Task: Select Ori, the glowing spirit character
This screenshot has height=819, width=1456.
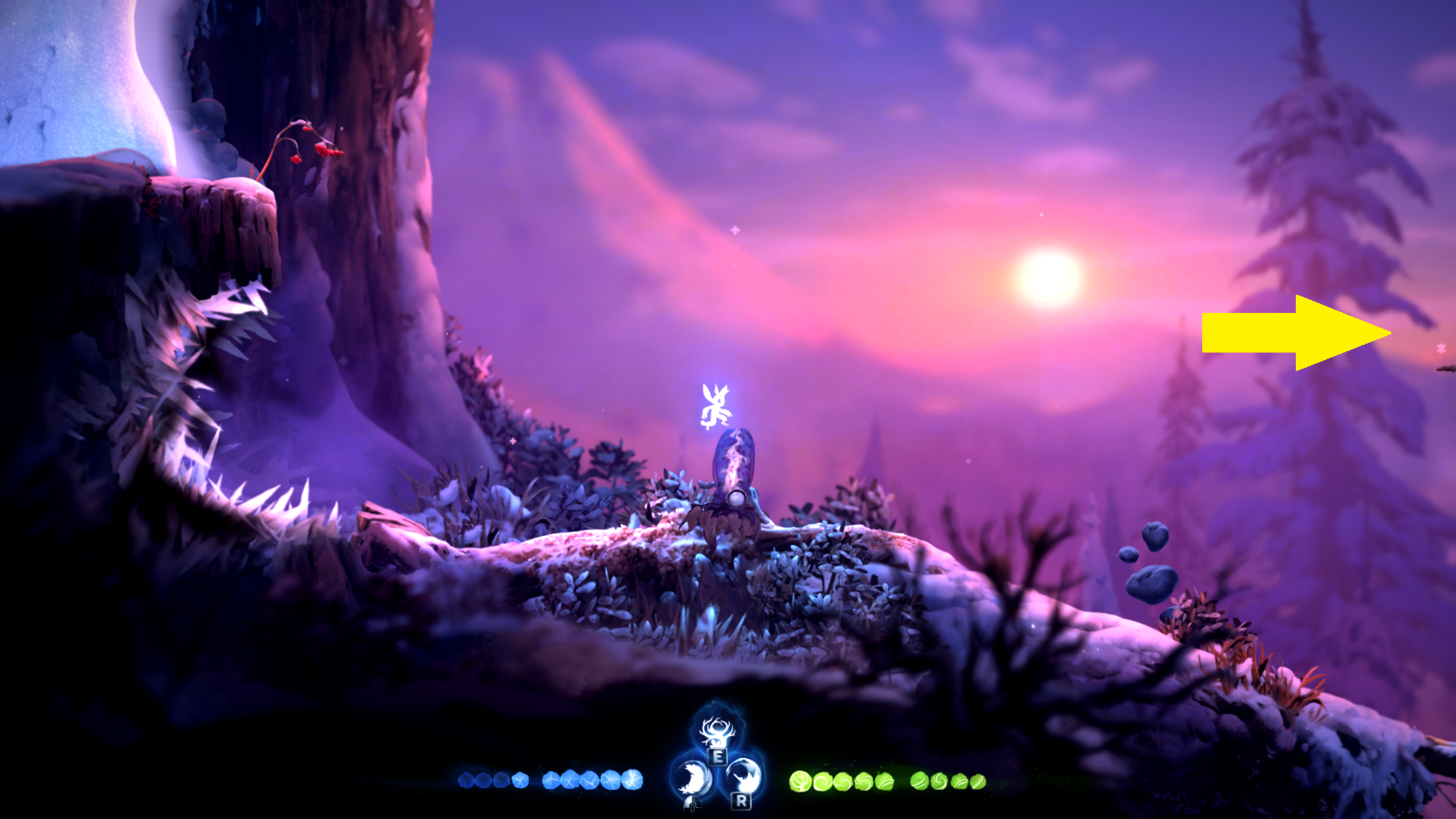Action: point(714,405)
